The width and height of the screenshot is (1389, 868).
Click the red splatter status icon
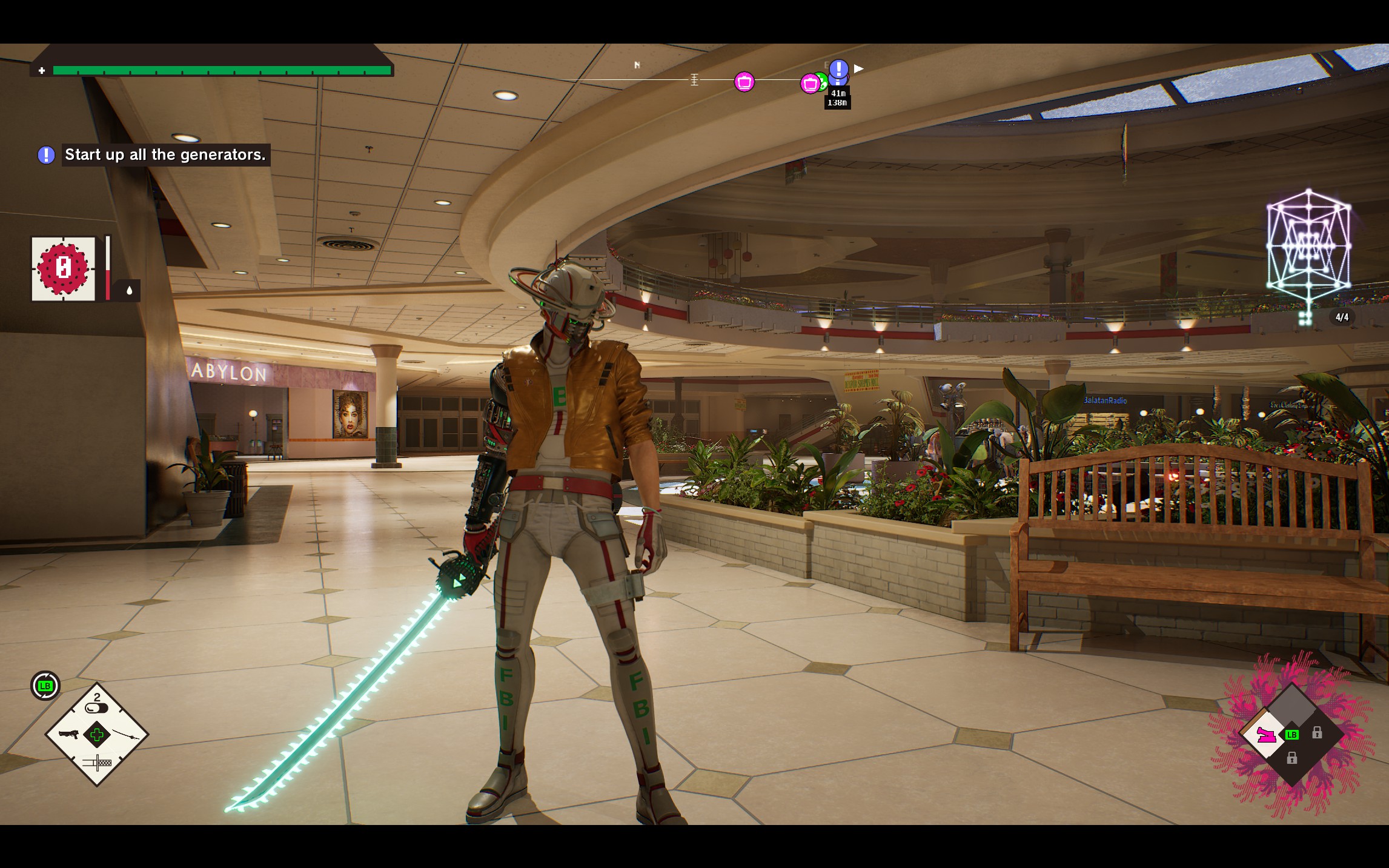tap(64, 268)
